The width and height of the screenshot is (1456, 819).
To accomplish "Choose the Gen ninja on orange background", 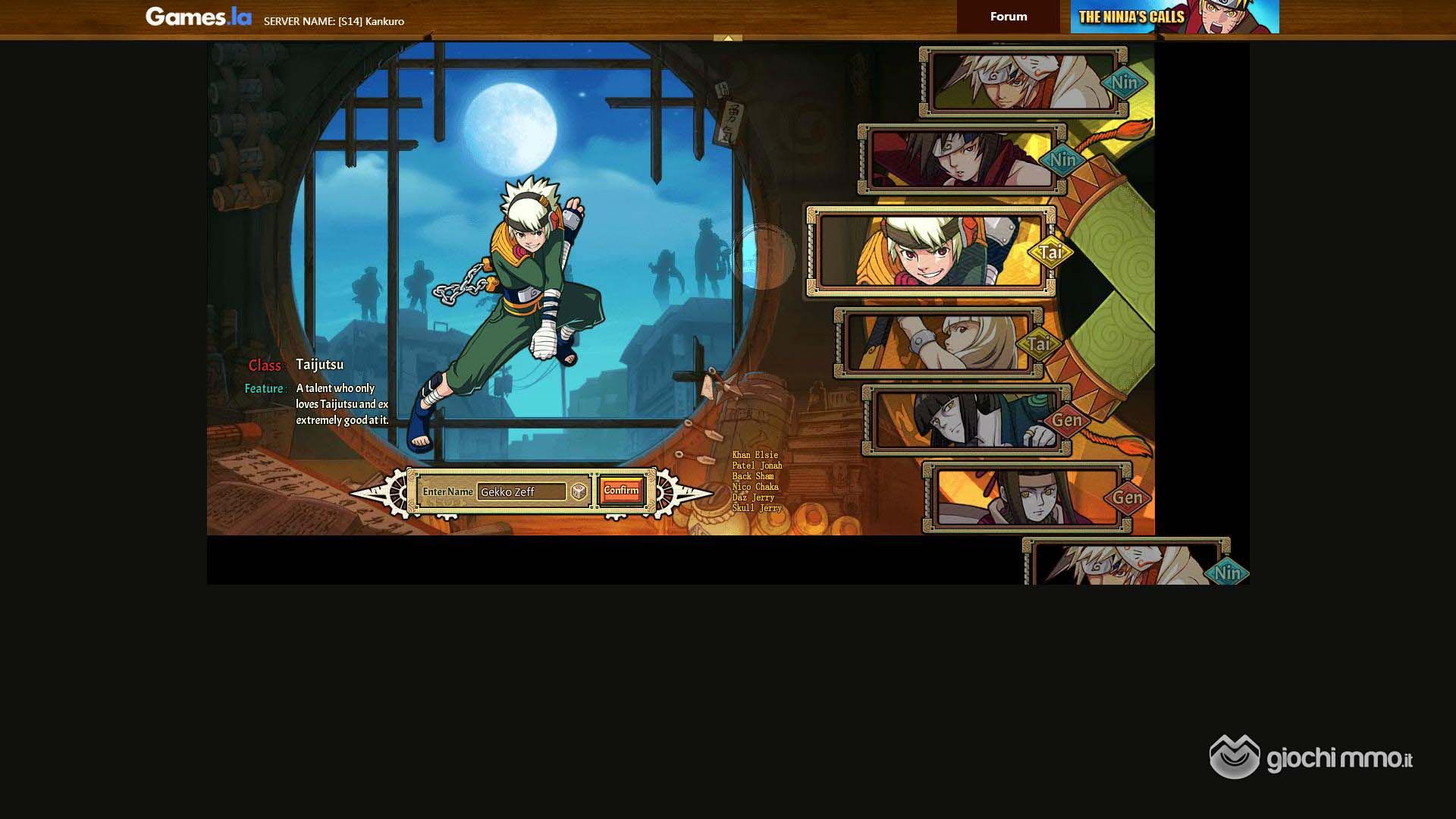I will (1027, 497).
